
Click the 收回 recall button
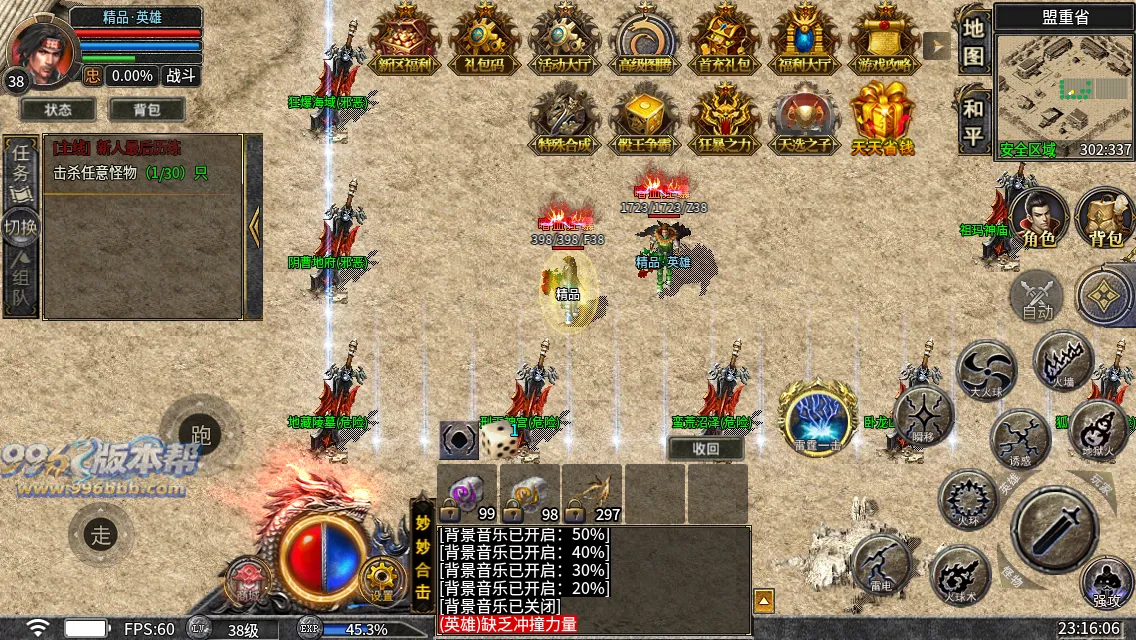click(706, 448)
